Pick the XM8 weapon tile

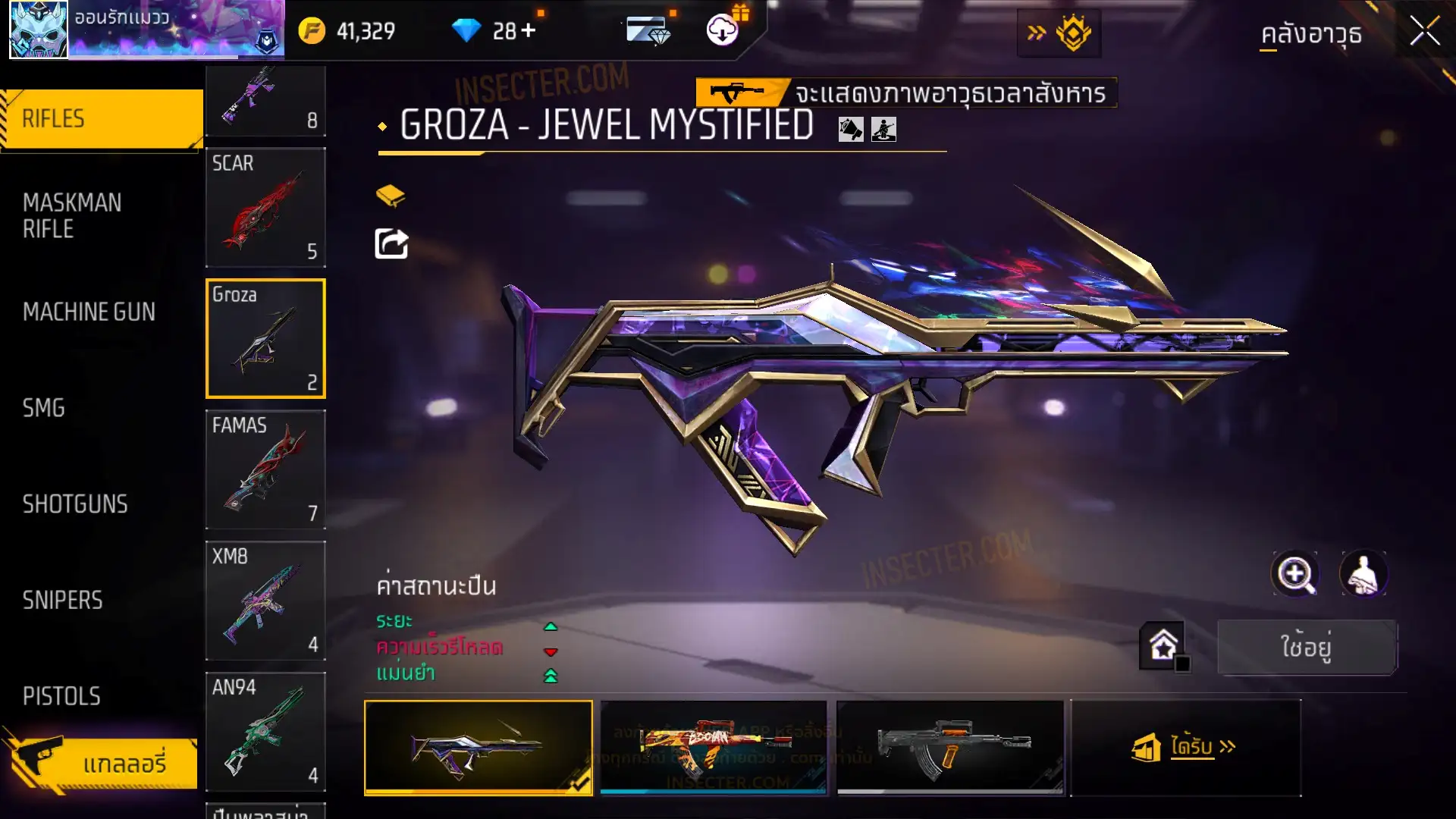tap(265, 601)
